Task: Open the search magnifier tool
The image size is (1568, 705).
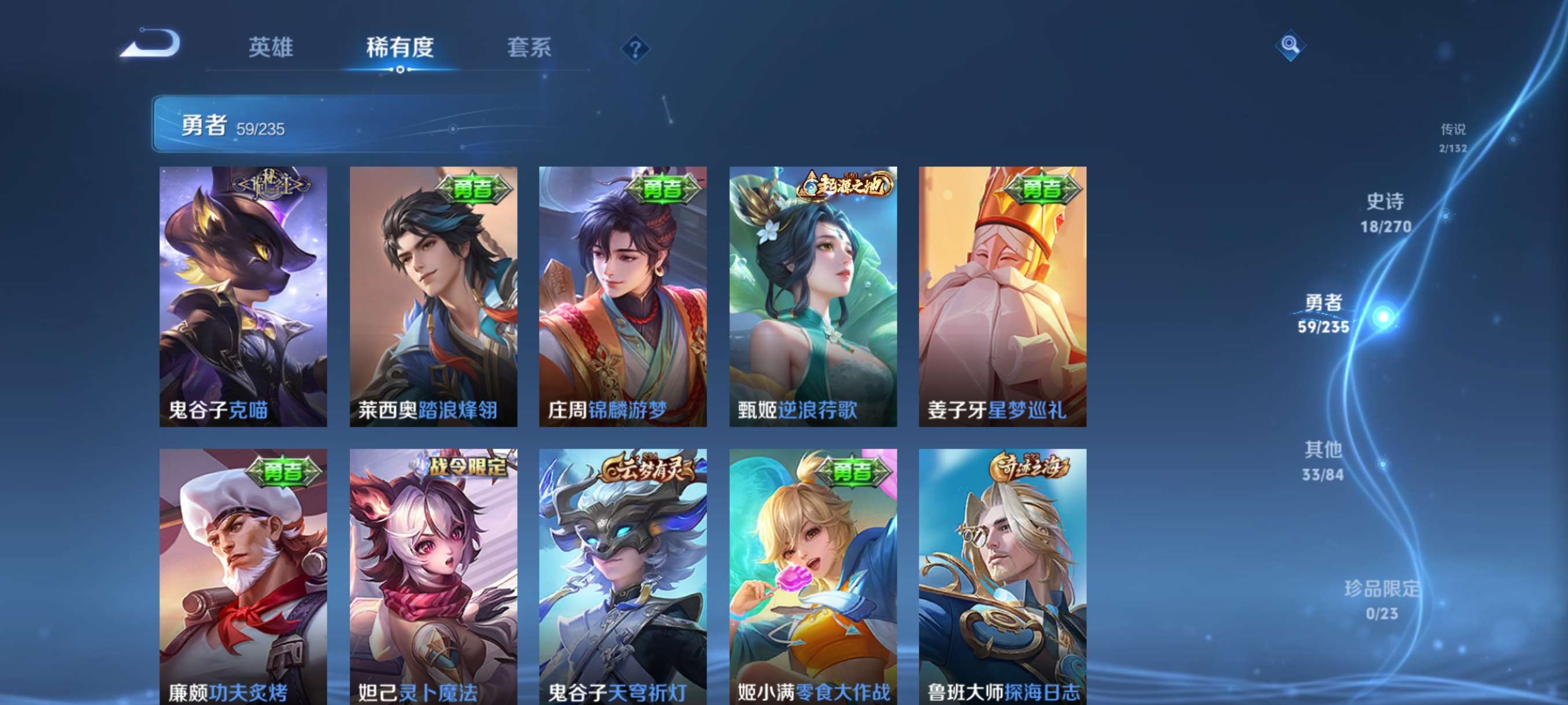Action: pos(1291,45)
